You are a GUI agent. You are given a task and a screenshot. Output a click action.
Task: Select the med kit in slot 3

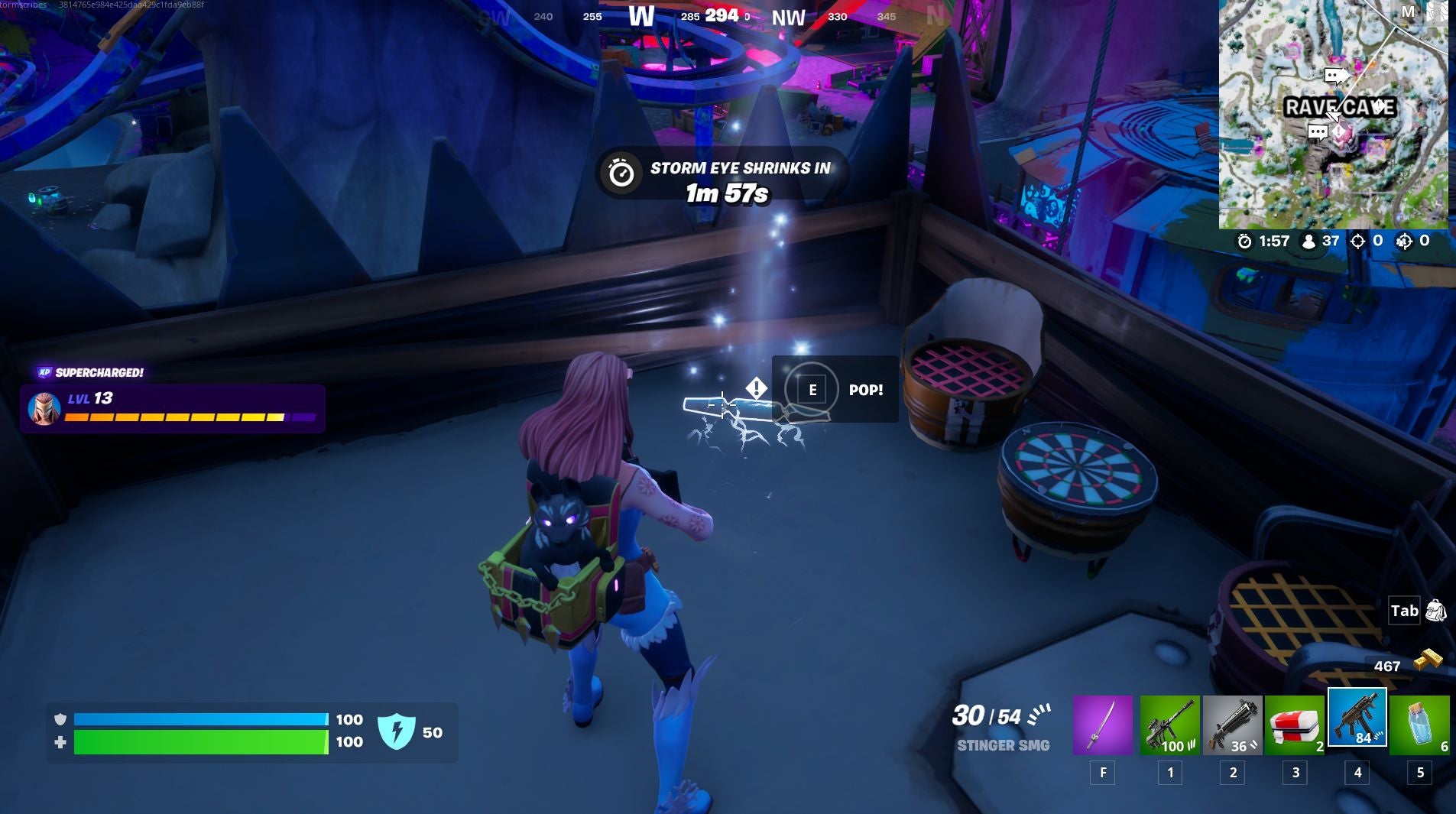(x=1295, y=722)
